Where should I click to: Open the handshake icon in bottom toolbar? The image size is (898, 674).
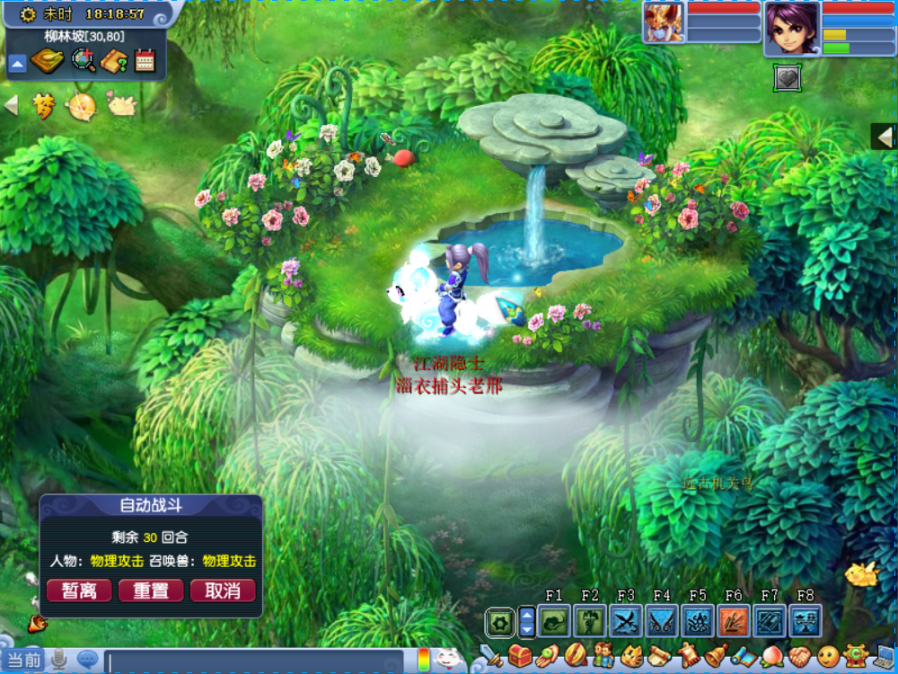799,657
